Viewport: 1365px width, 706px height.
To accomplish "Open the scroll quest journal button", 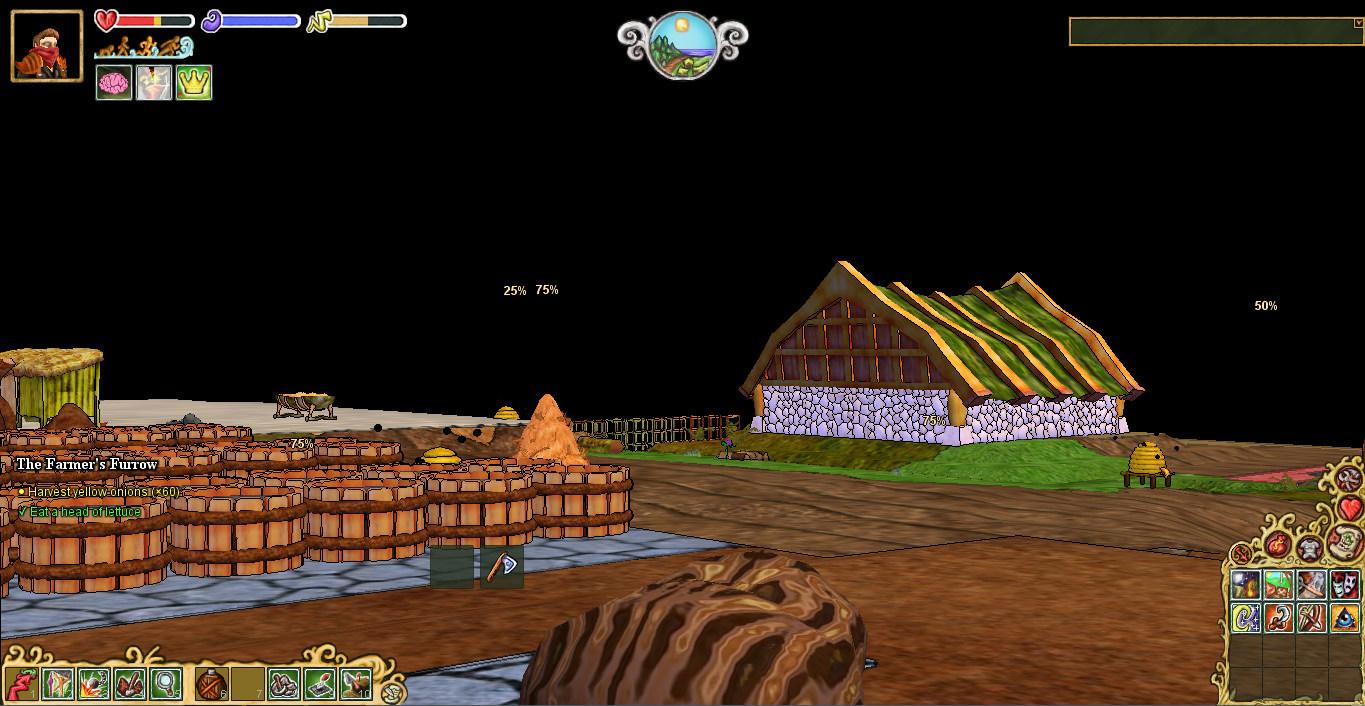I will [1346, 543].
